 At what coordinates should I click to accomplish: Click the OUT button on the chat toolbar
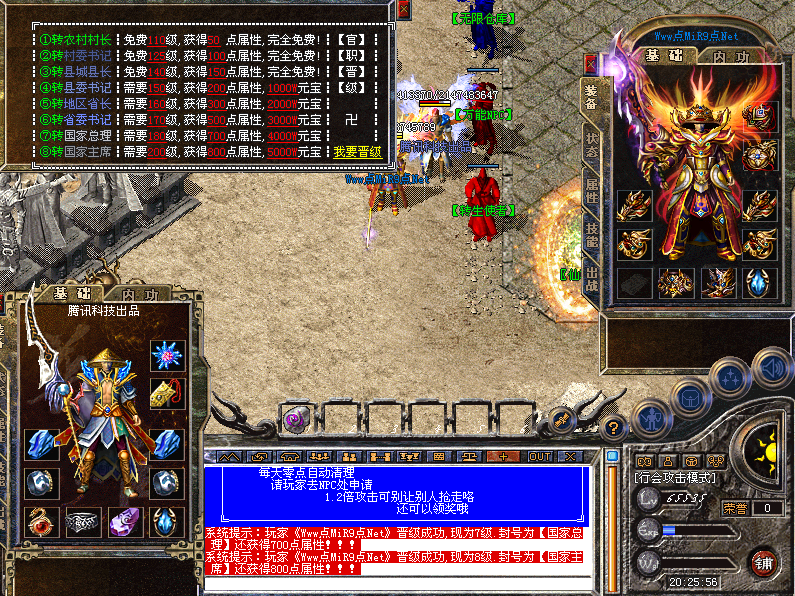[540, 456]
